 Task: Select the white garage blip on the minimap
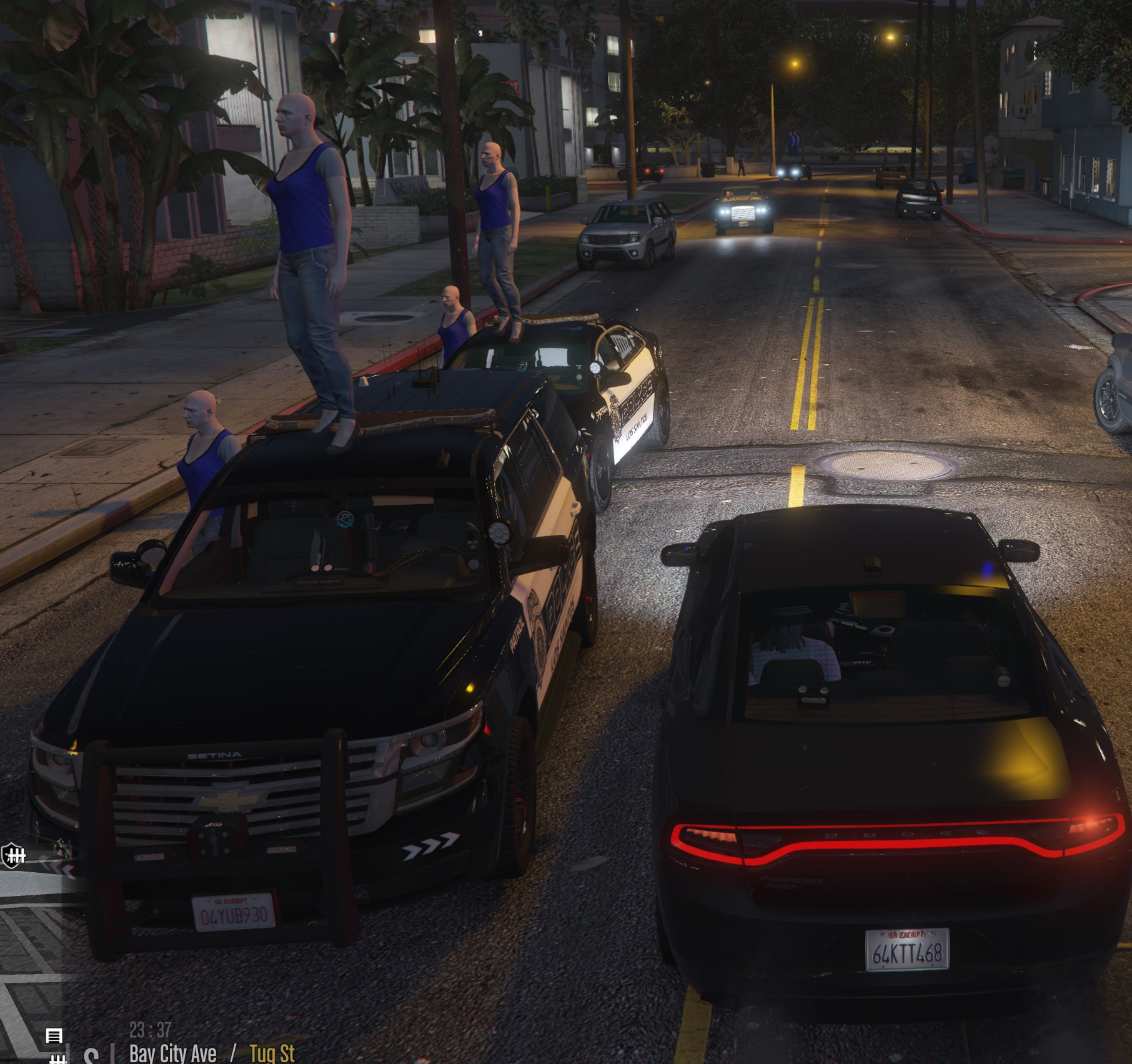[54, 1035]
